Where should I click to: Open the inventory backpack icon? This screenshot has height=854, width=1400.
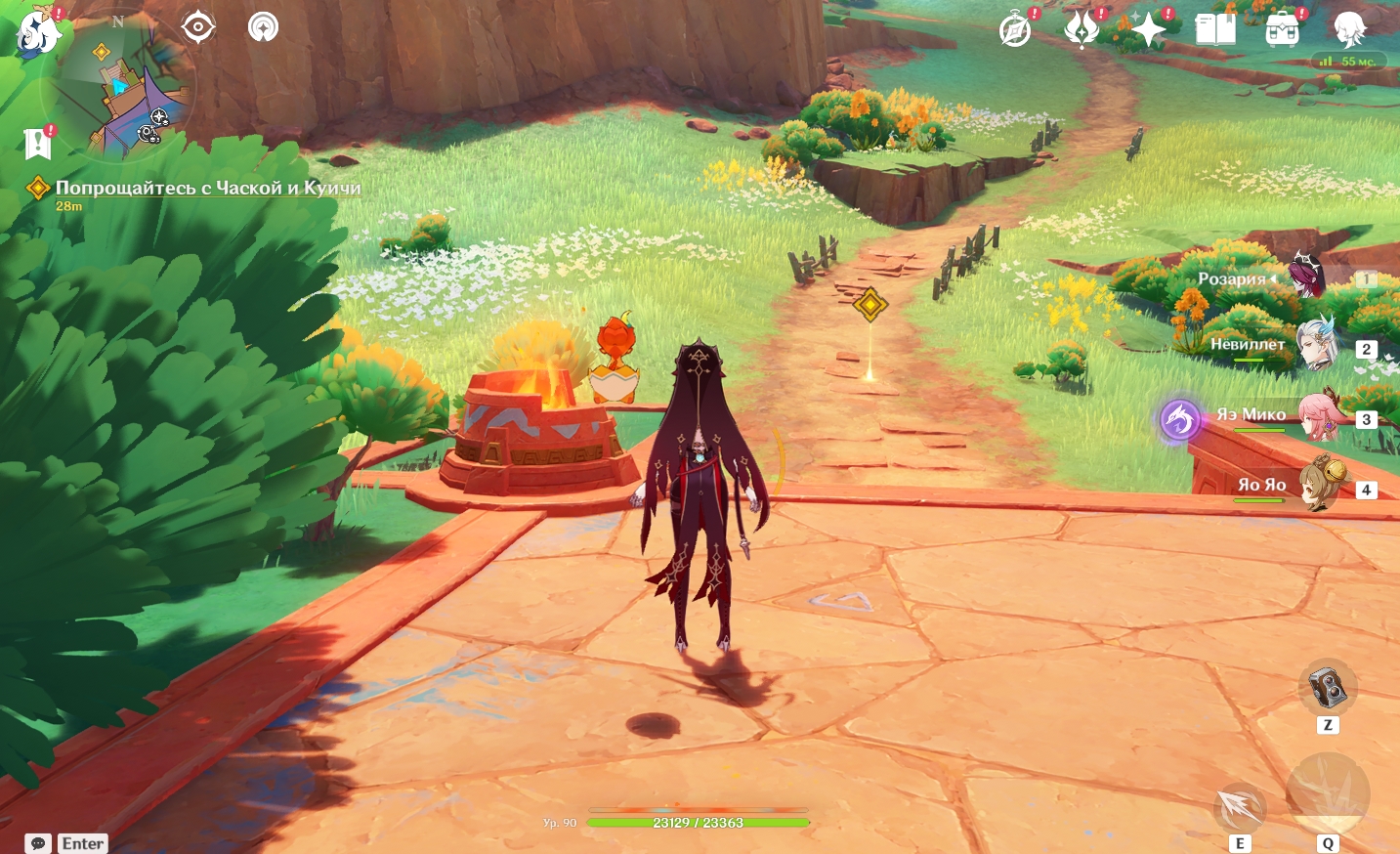point(1282,29)
